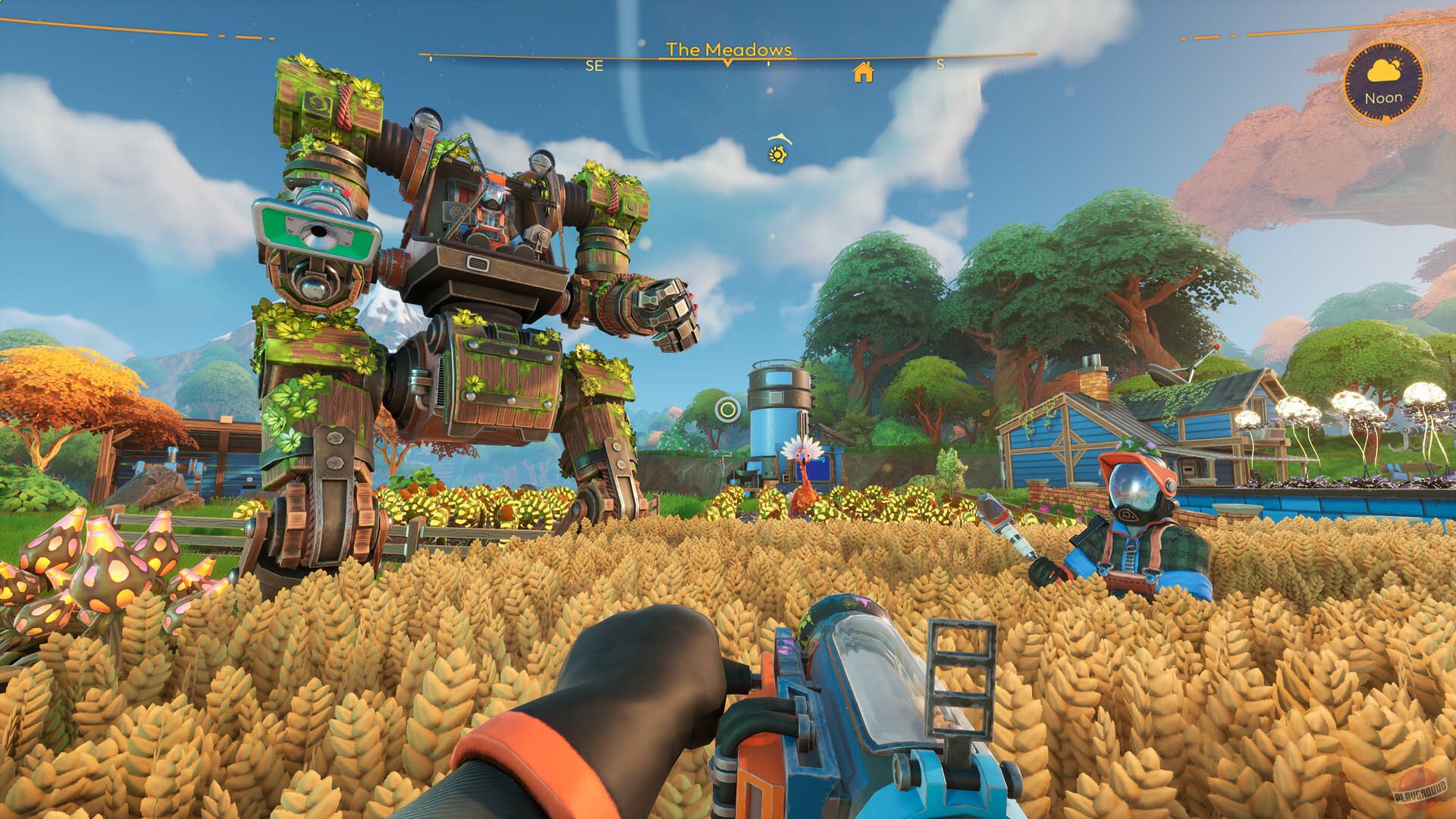Click the circular ring objective marker
Screen dimensions: 1456x819
[x=730, y=410]
